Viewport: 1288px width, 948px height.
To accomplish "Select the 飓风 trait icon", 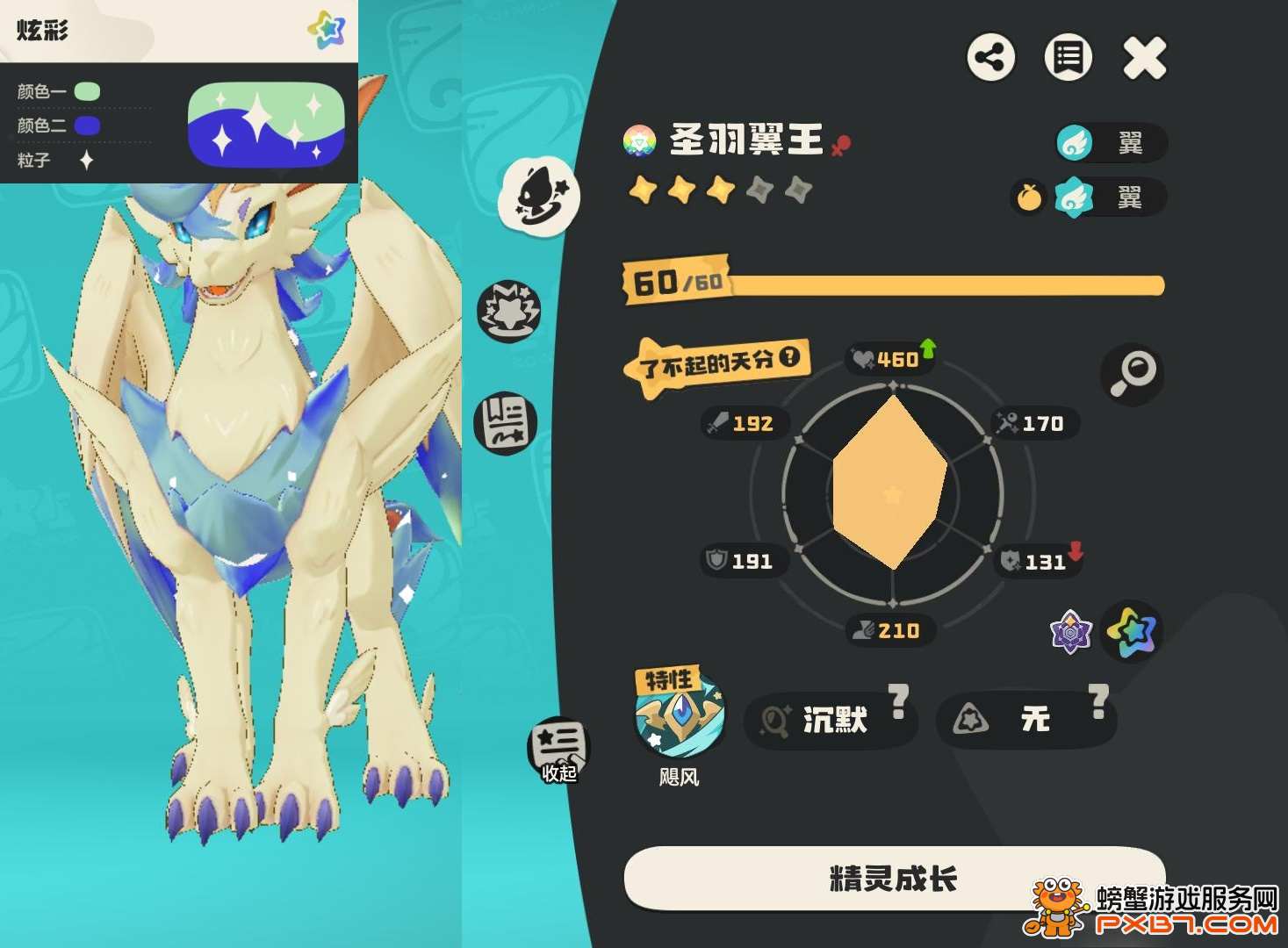I will pos(680,716).
